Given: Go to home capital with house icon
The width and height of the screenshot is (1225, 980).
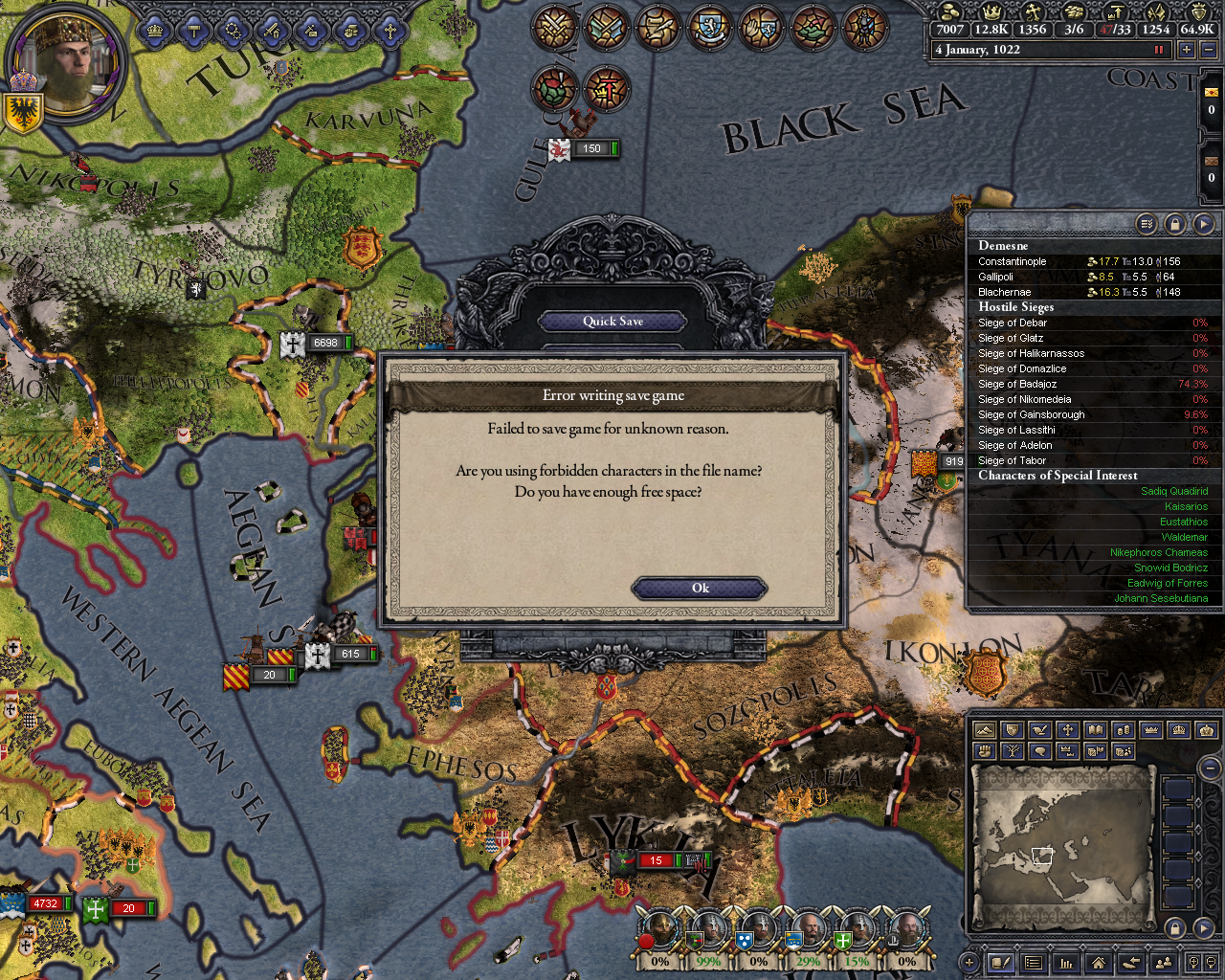Looking at the screenshot, I should pyautogui.click(x=1099, y=963).
